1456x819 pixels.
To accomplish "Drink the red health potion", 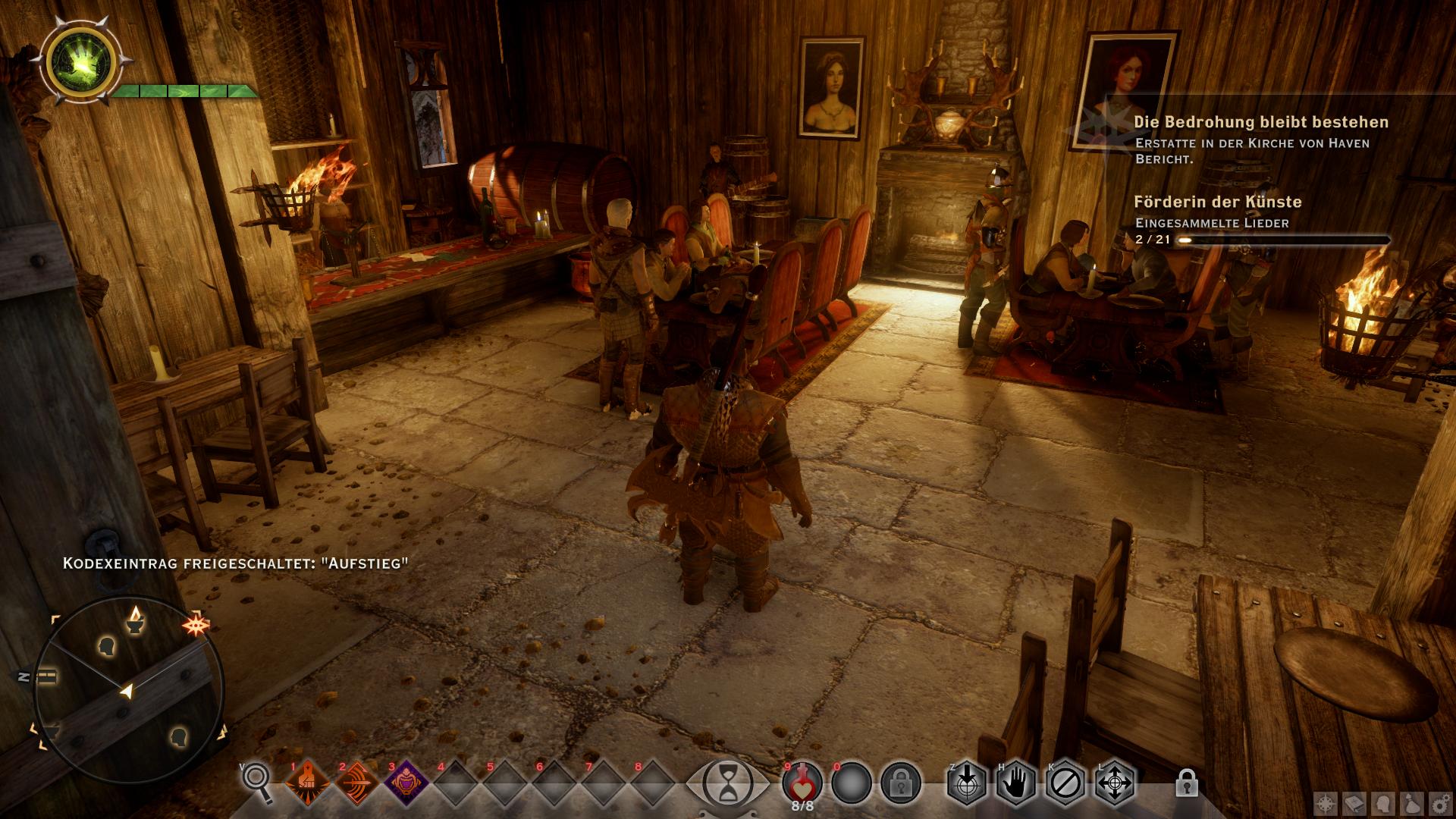I will 802,781.
